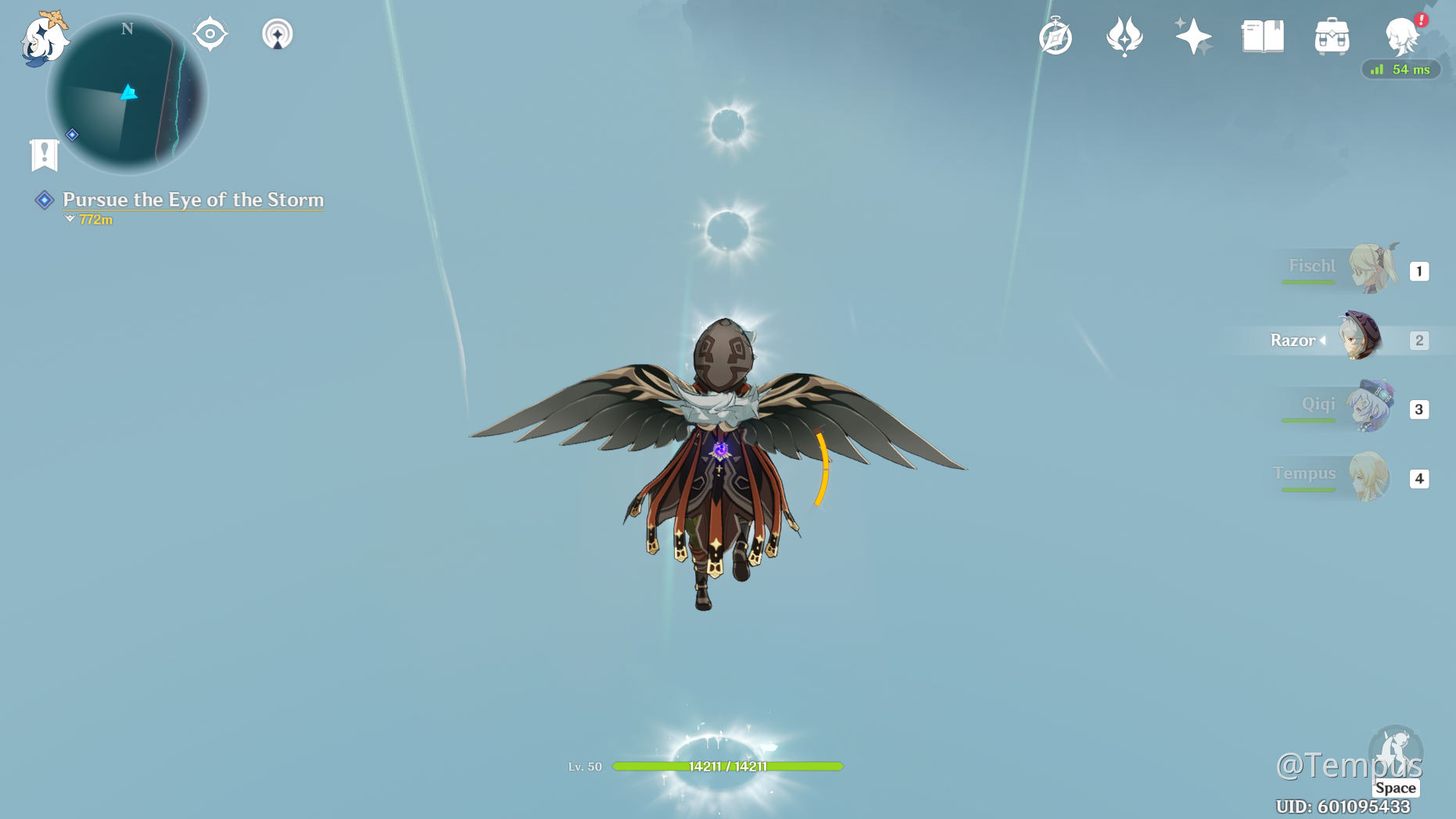
Task: Click the boss health bar showing 14211
Action: 728,767
